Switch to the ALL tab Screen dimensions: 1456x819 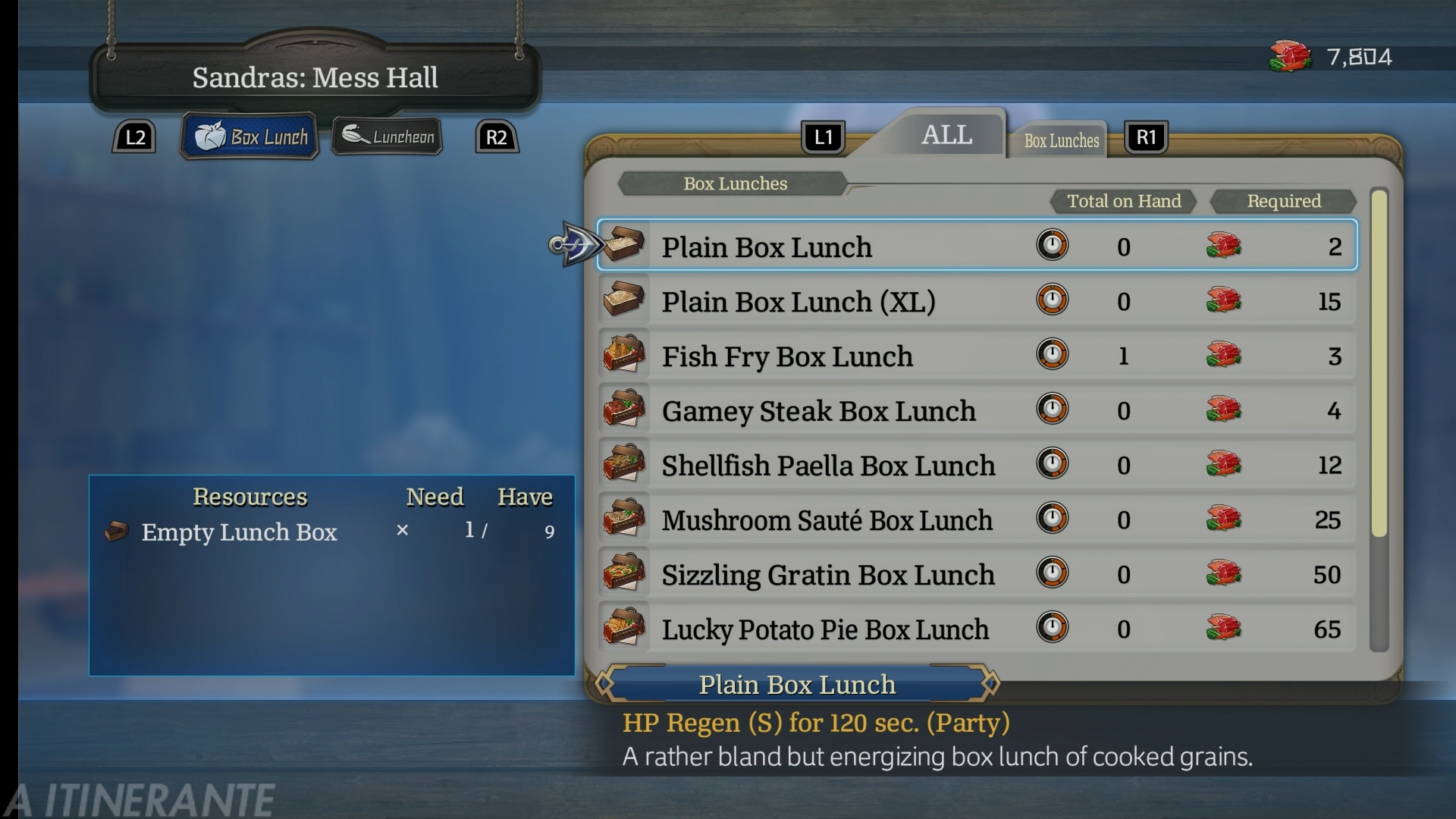tap(946, 135)
